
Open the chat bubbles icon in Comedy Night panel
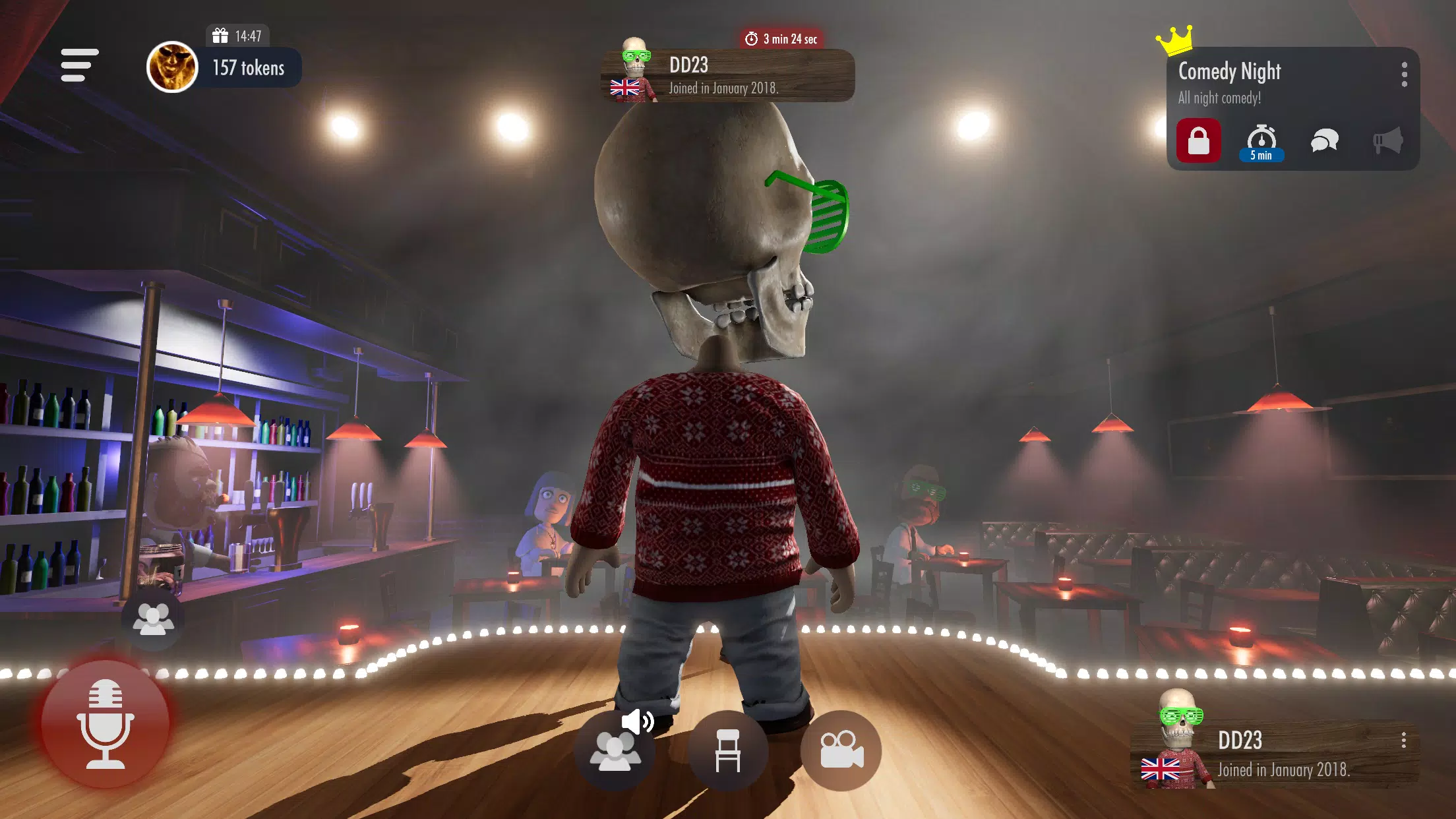tap(1325, 139)
